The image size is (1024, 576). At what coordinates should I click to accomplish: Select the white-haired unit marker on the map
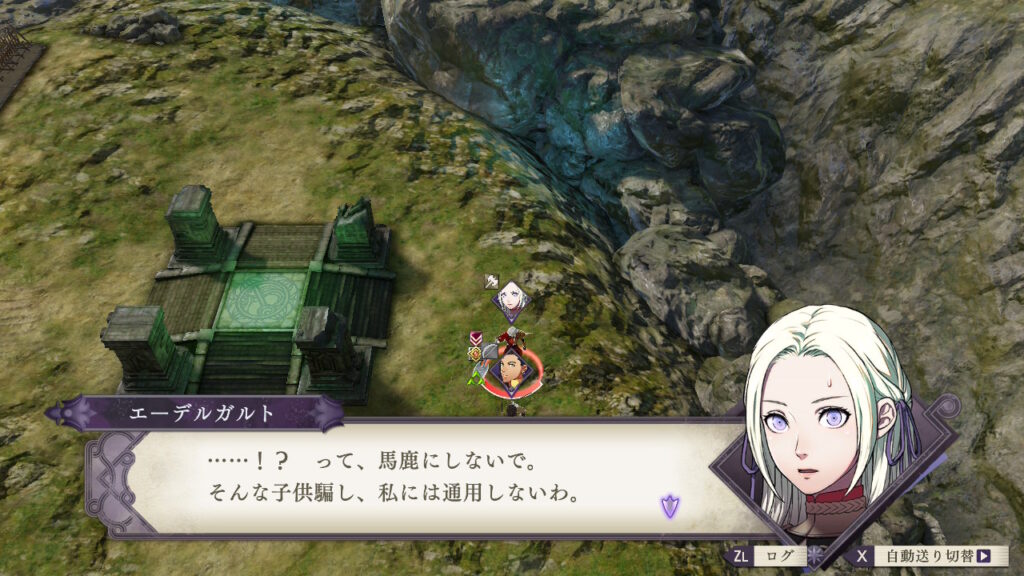pos(510,297)
